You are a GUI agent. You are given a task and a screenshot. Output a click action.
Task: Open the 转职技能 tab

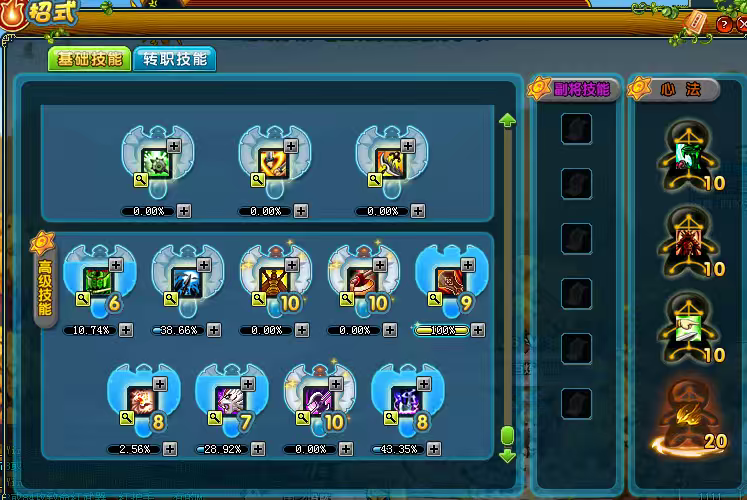(175, 59)
